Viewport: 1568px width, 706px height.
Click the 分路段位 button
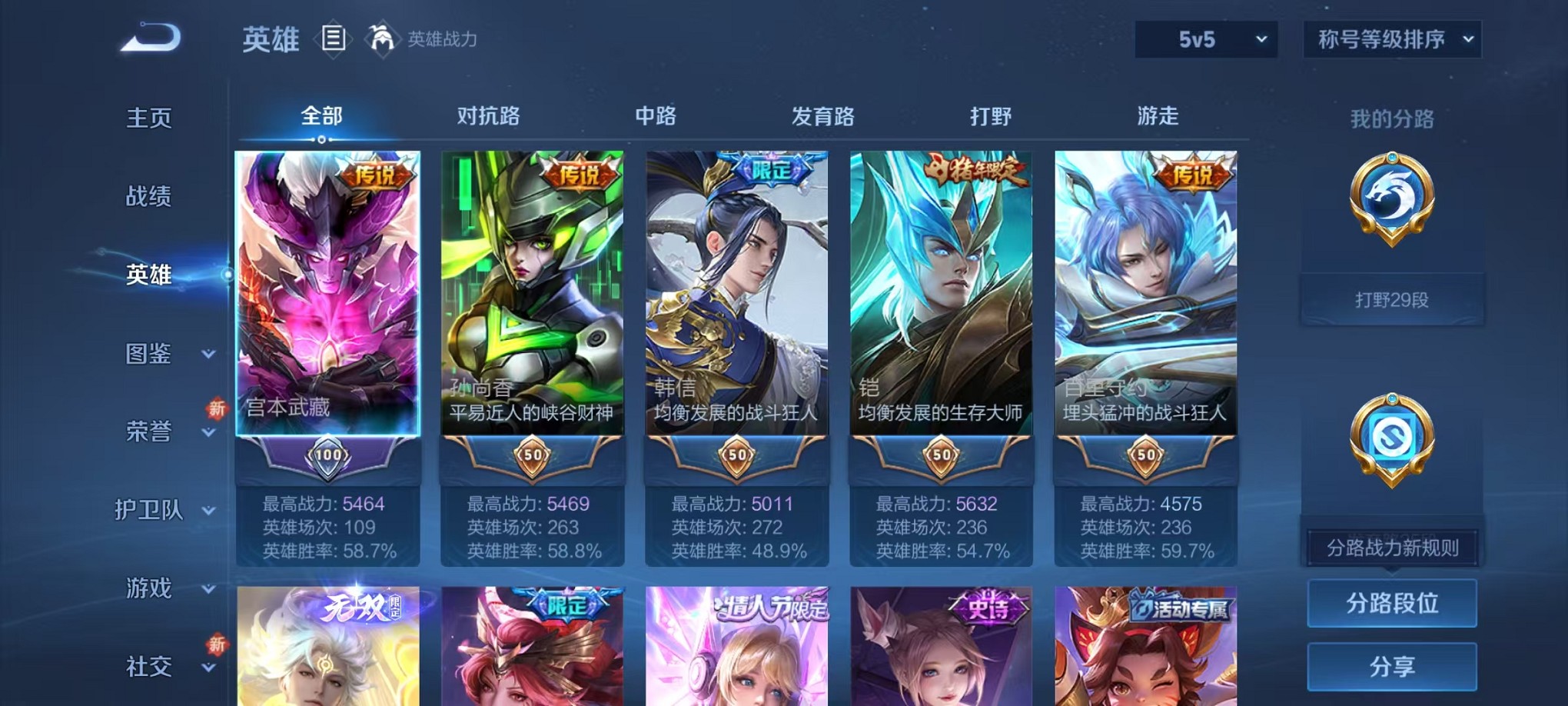[x=1392, y=604]
